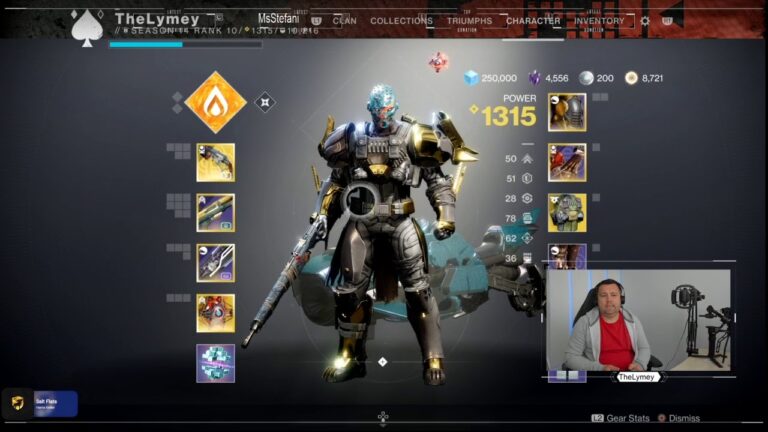Click the small diamond icon beside the subclass
This screenshot has width=768, height=432.
pyautogui.click(x=264, y=101)
